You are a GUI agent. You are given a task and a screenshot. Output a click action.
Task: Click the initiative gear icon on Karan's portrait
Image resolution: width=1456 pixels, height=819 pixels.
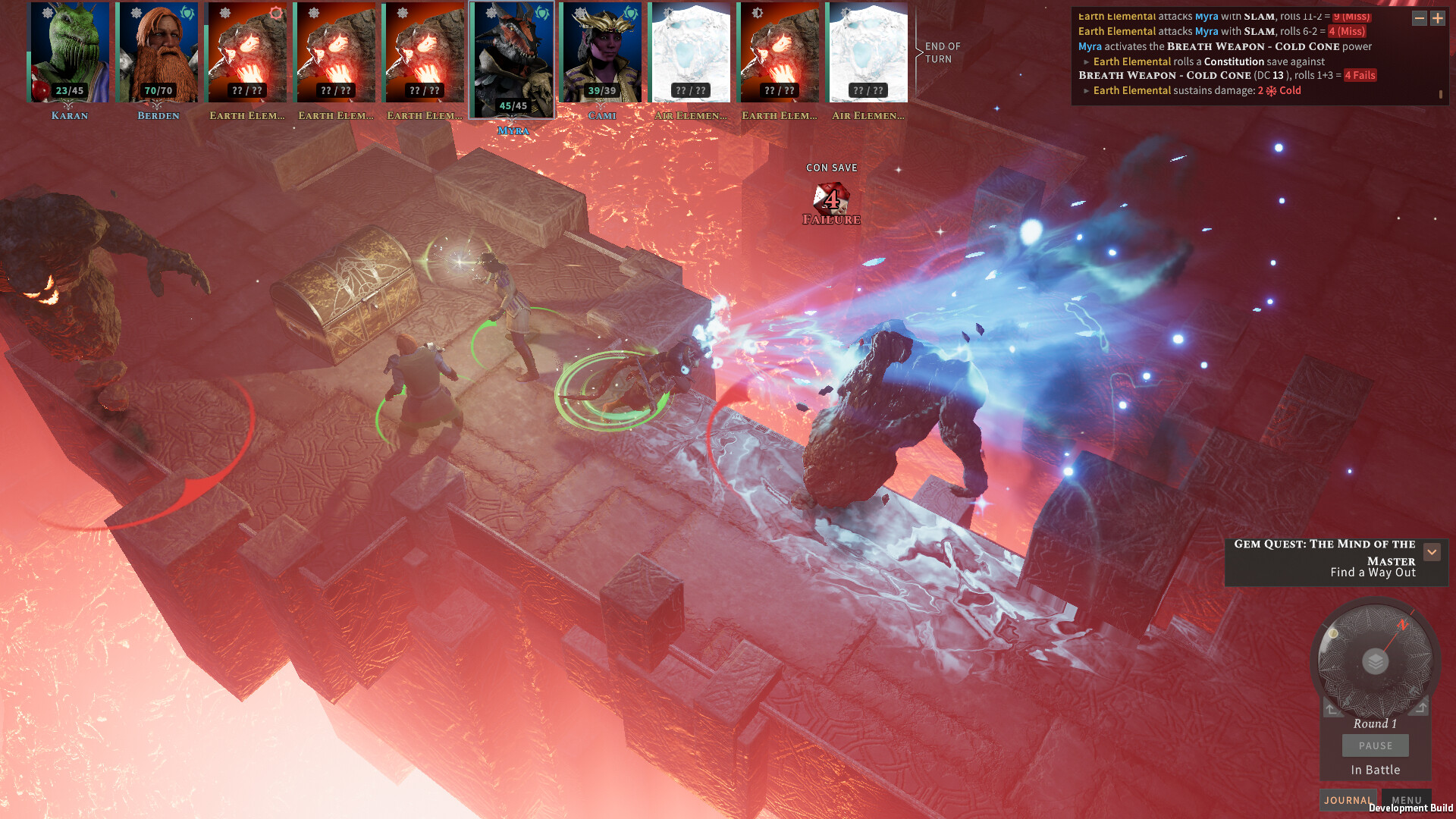pyautogui.click(x=46, y=14)
